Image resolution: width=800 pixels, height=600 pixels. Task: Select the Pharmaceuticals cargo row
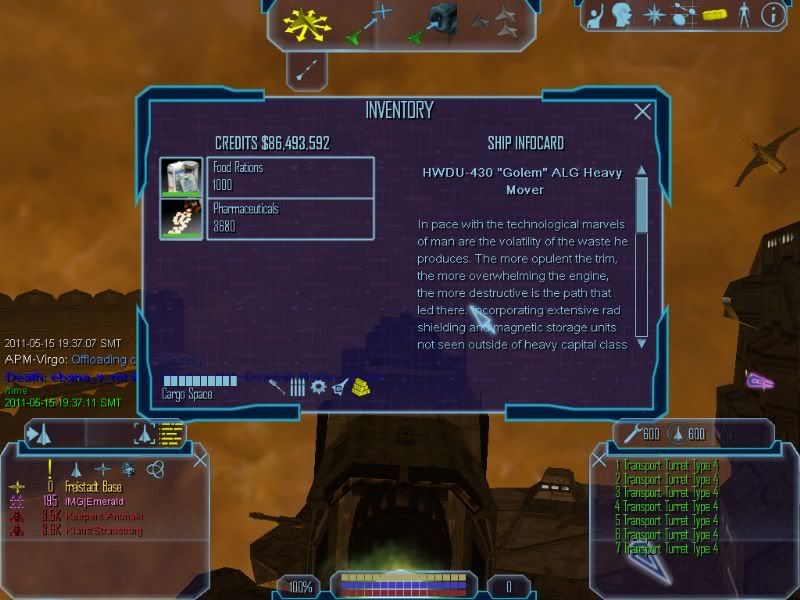[x=267, y=219]
